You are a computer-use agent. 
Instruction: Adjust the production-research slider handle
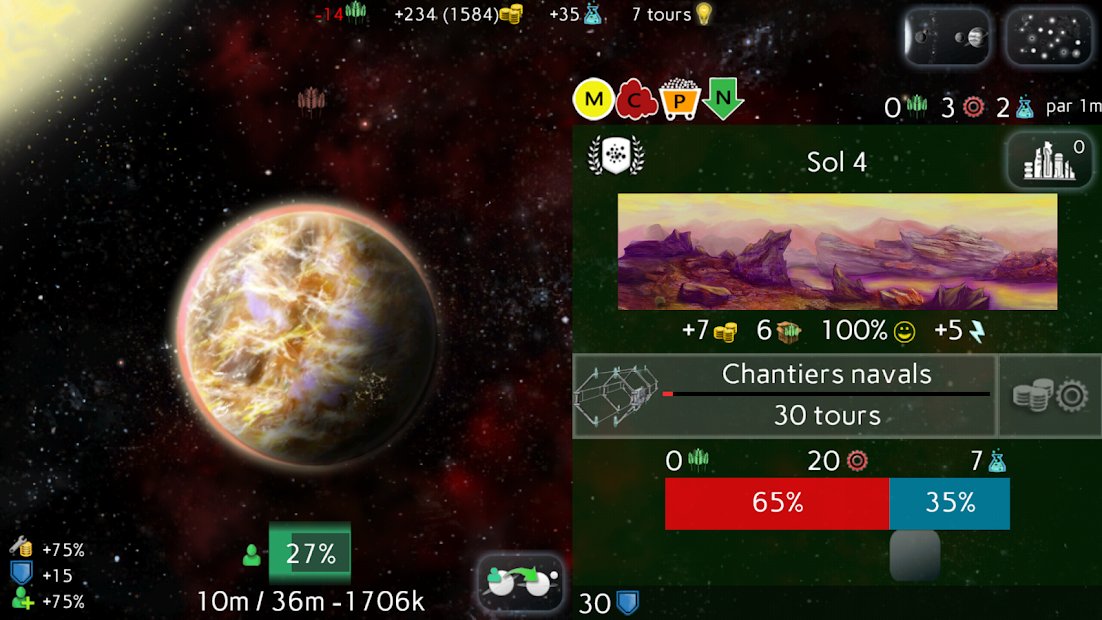pyautogui.click(x=915, y=555)
